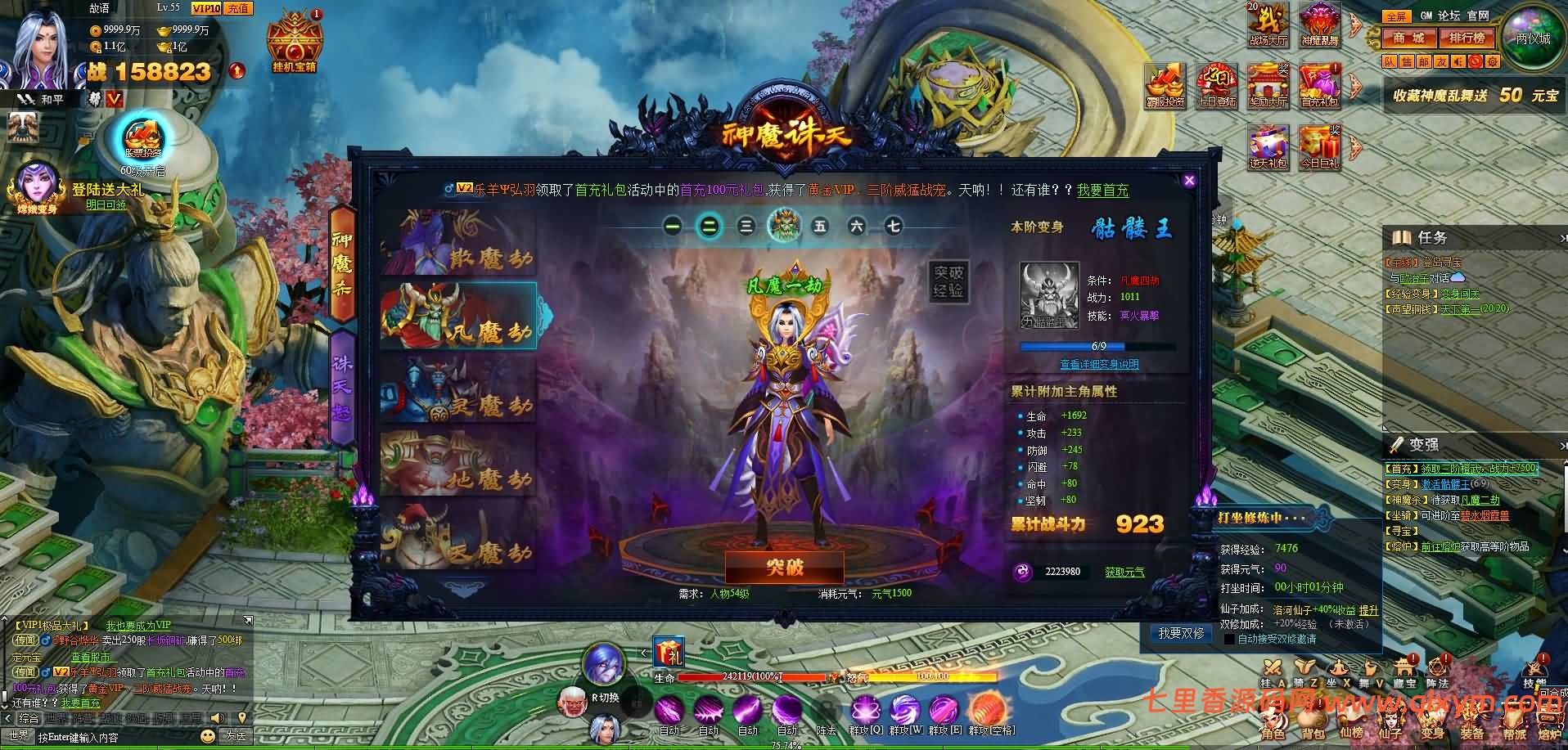Collapse the 任务 quest panel
This screenshot has width=1568, height=750.
click(1561, 238)
